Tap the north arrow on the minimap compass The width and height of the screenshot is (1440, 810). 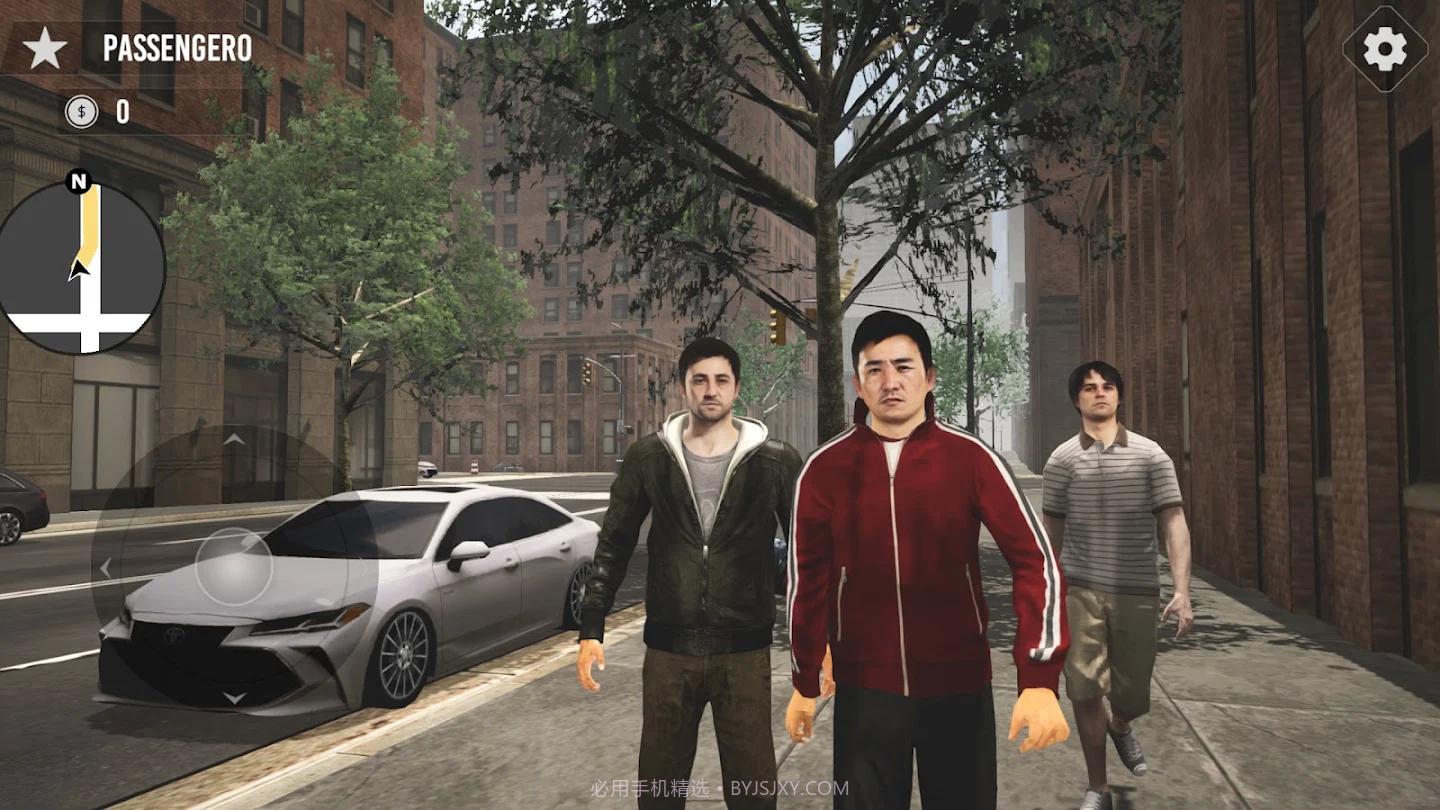coord(78,182)
